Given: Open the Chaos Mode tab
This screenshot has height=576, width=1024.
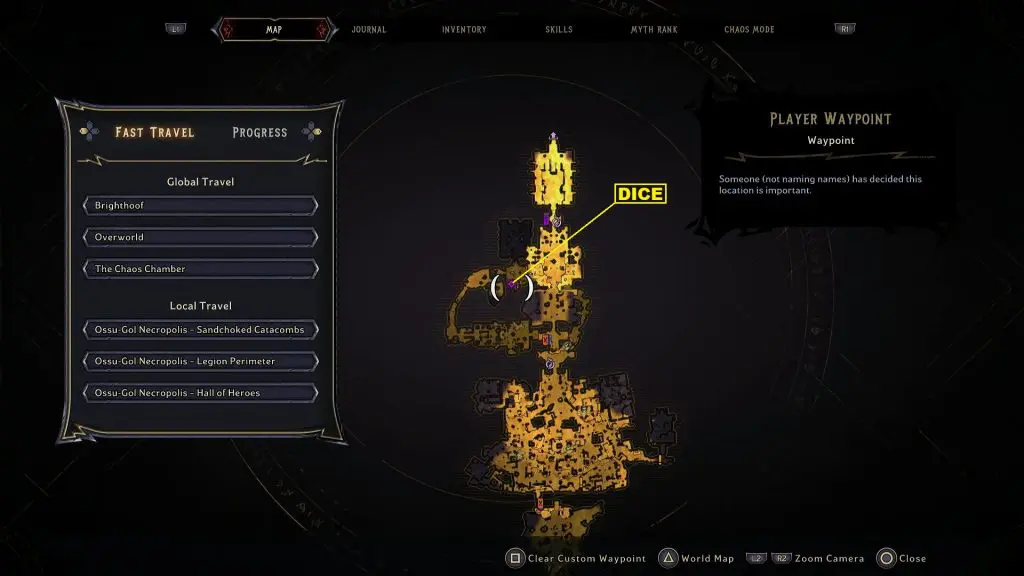Looking at the screenshot, I should (x=750, y=30).
